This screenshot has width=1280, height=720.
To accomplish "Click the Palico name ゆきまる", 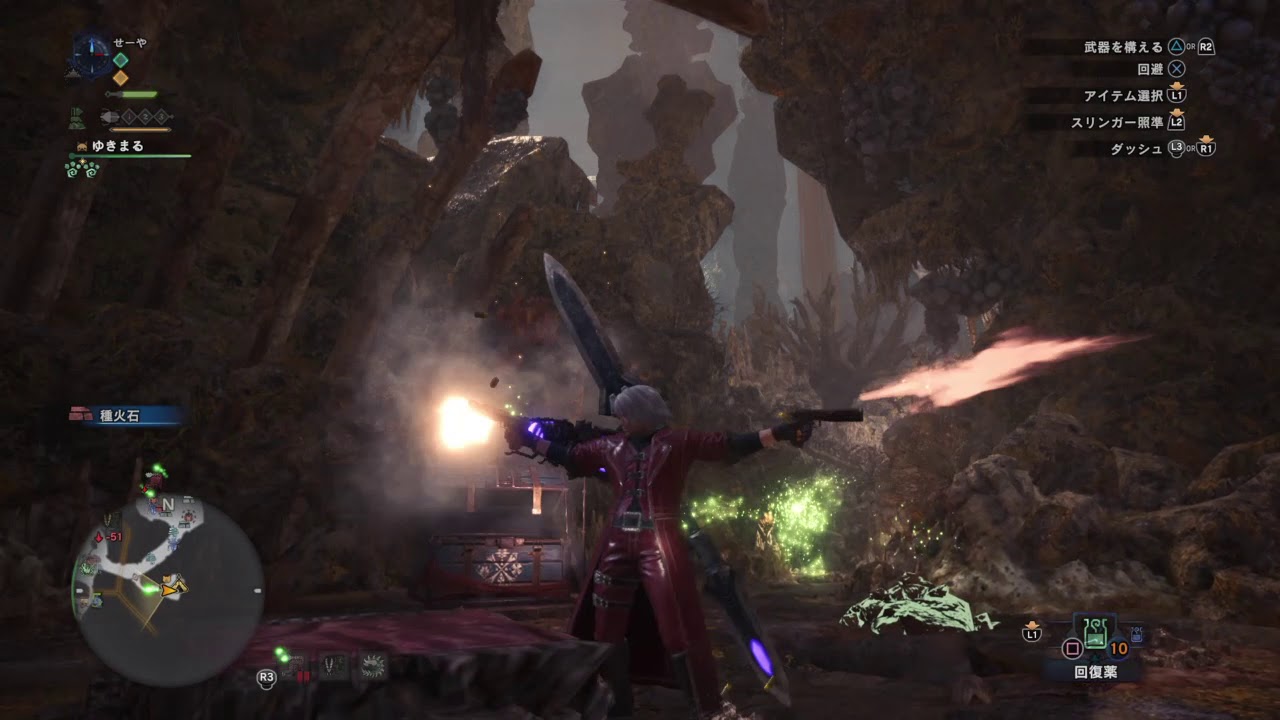I will coord(118,146).
